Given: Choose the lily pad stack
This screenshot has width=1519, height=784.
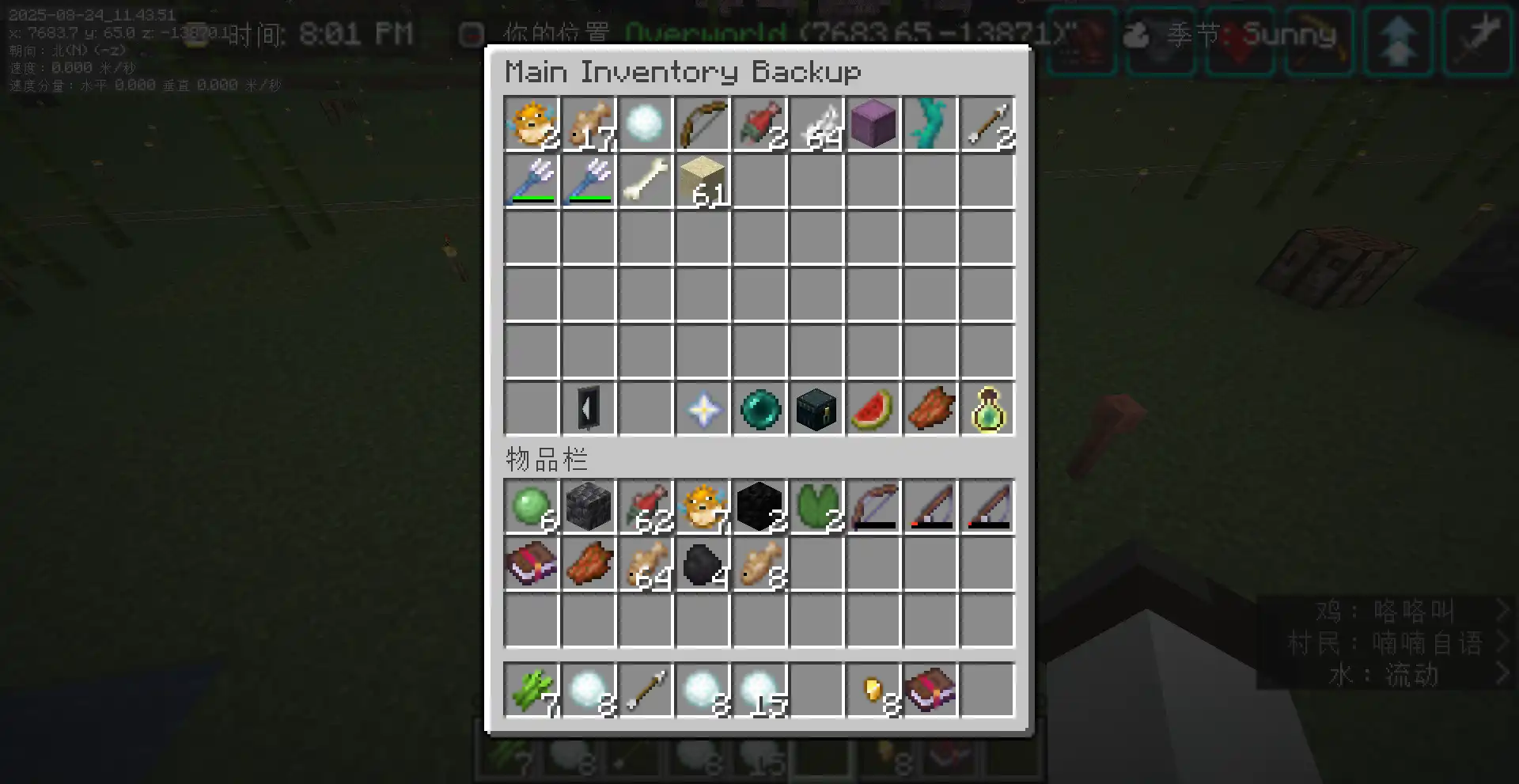Looking at the screenshot, I should [816, 506].
